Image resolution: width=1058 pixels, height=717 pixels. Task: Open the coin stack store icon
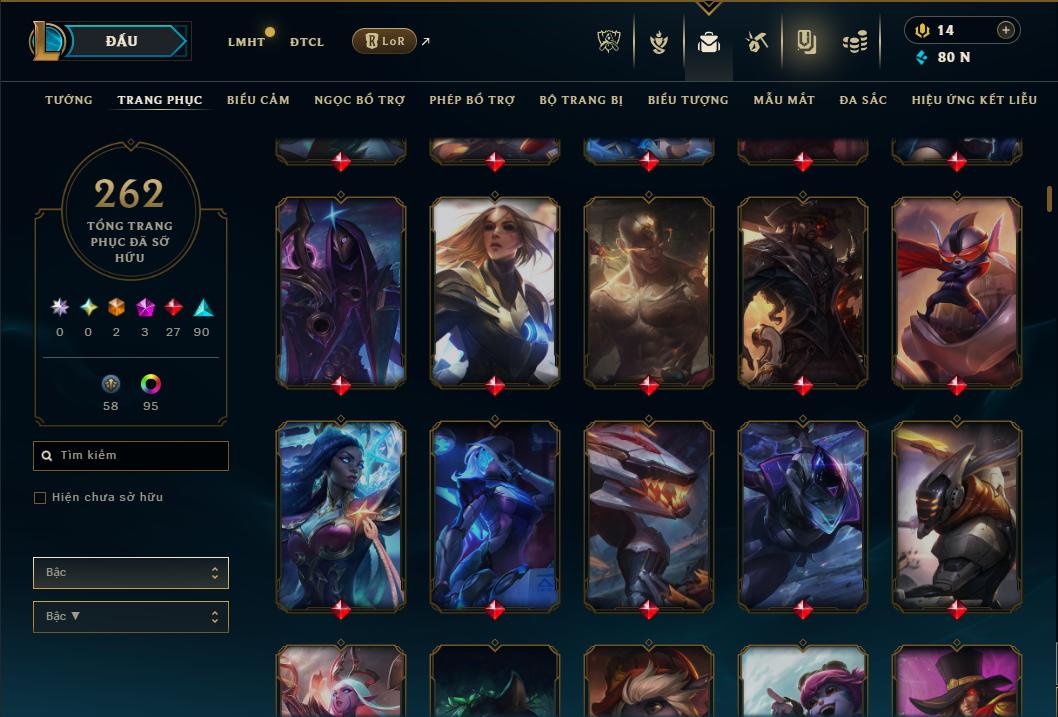pos(854,42)
